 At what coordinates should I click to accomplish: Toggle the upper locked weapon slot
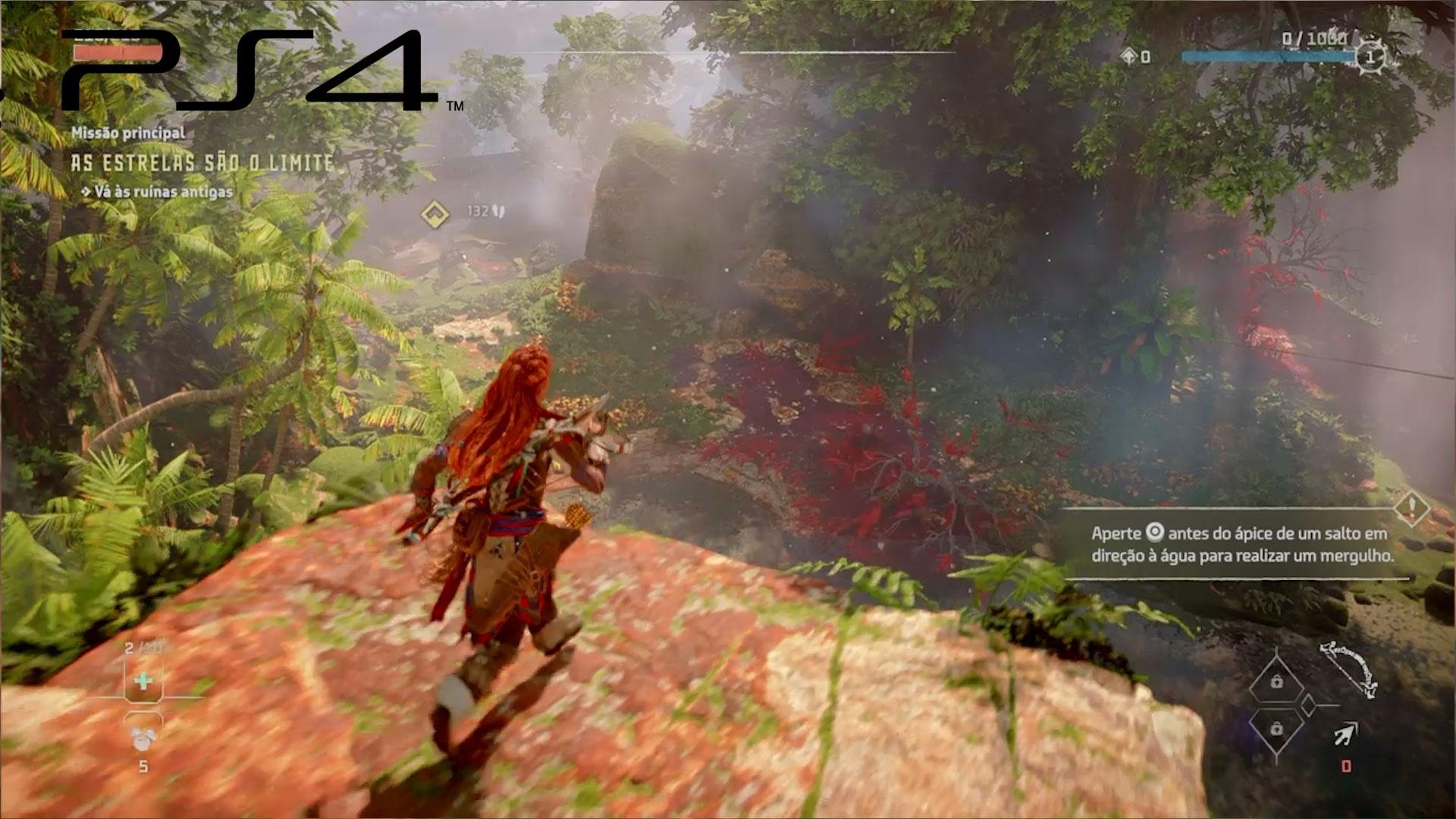pyautogui.click(x=1276, y=682)
